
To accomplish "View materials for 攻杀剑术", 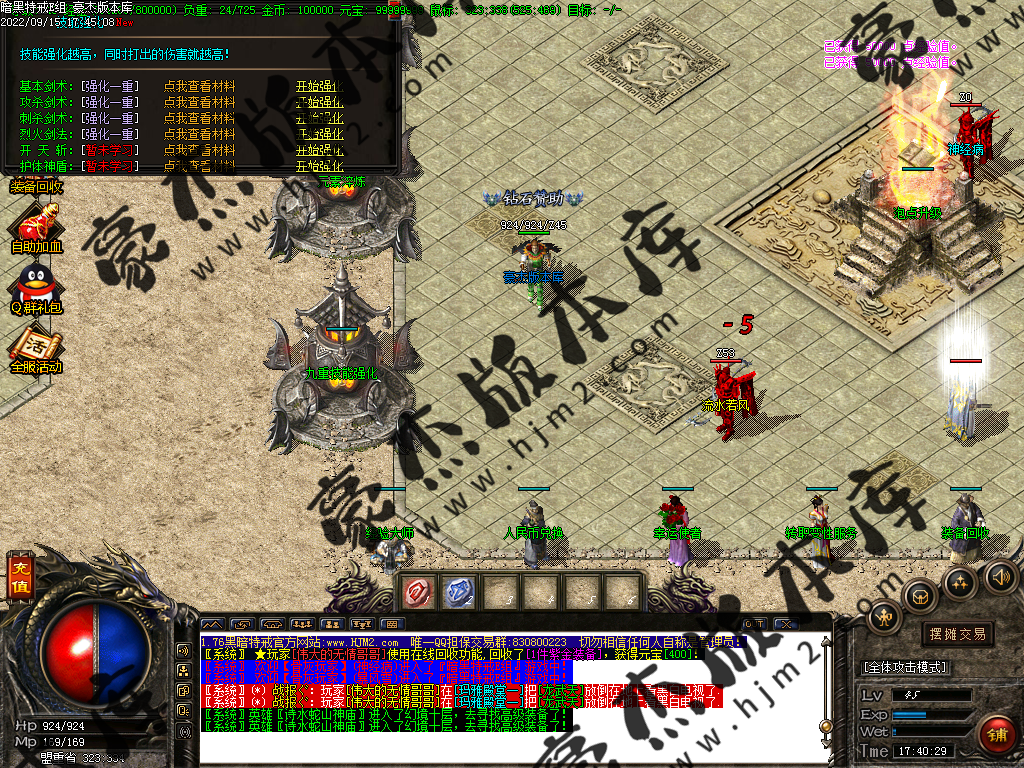I will (199, 102).
